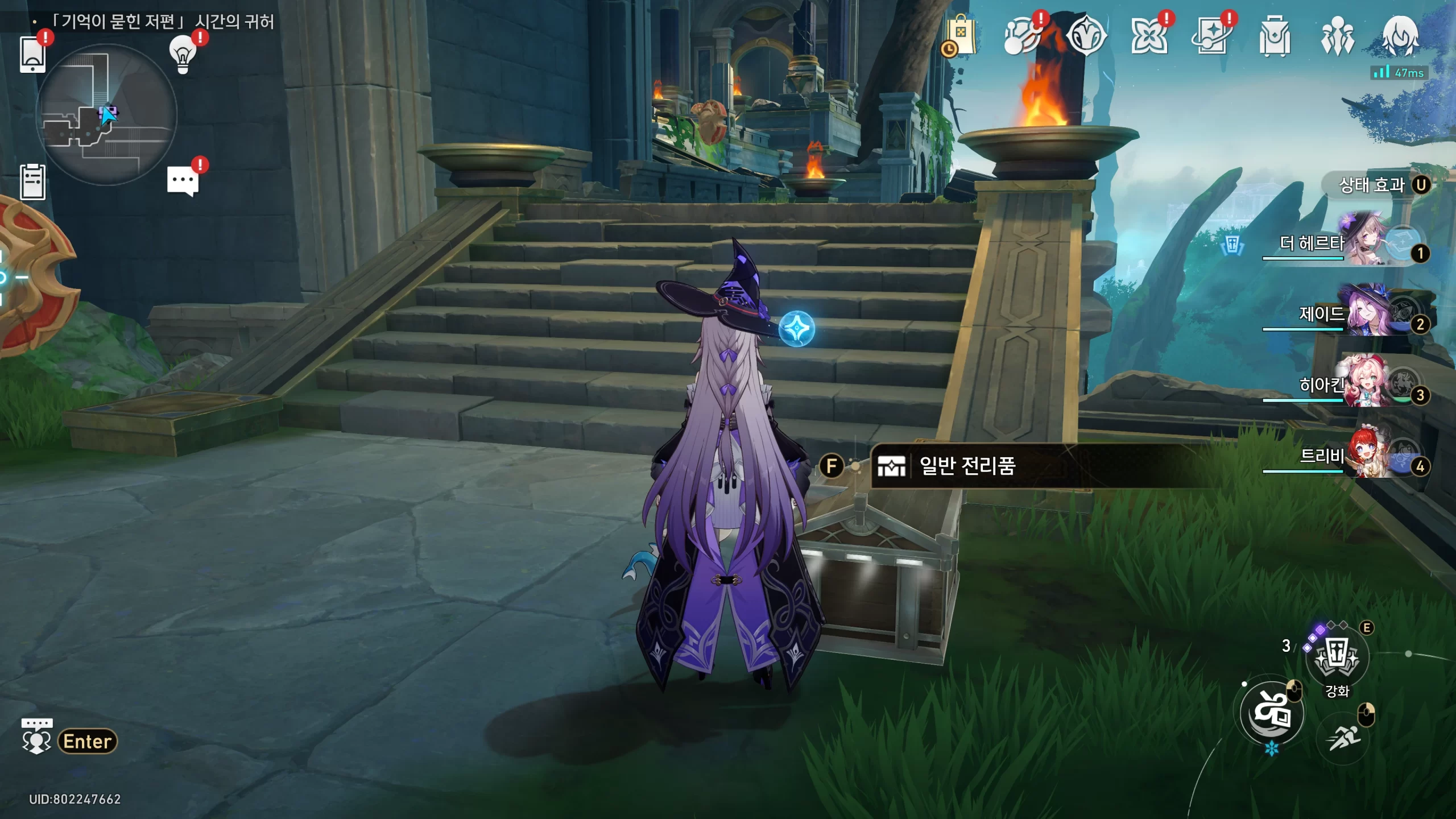Open the speech bubble messages
1456x819 pixels.
[x=183, y=181]
